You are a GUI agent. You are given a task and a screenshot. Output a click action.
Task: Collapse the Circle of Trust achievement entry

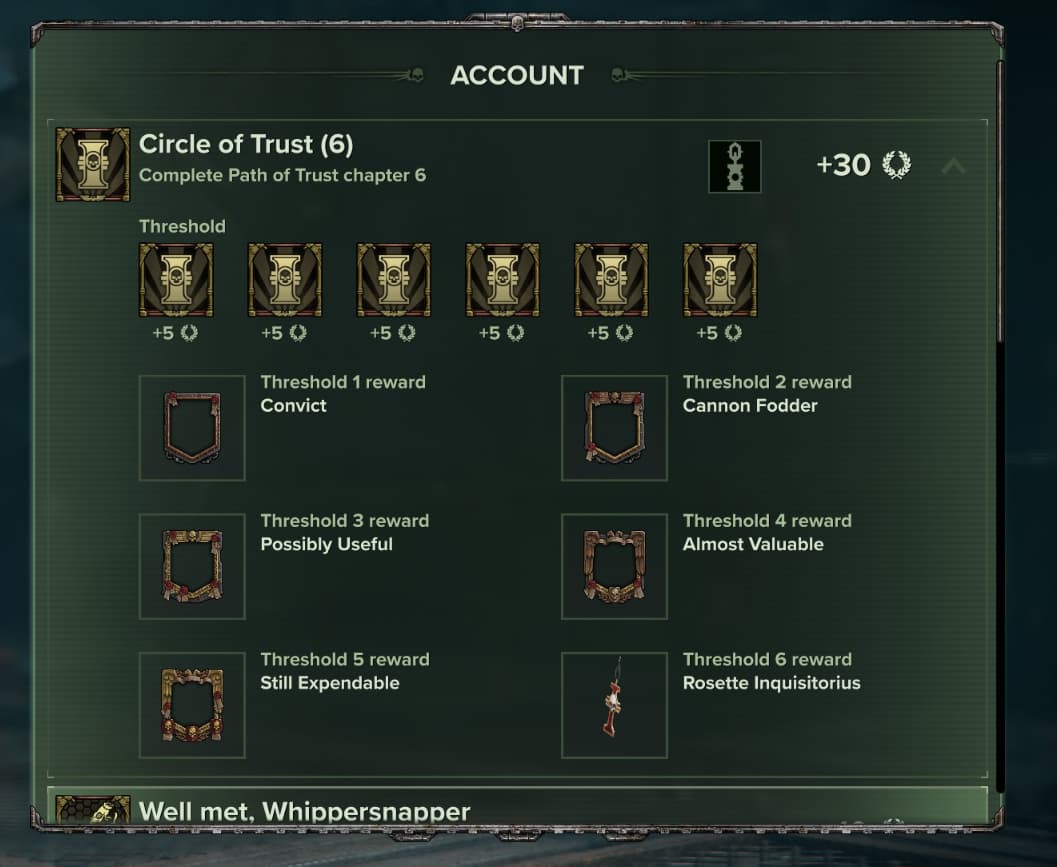coord(953,166)
